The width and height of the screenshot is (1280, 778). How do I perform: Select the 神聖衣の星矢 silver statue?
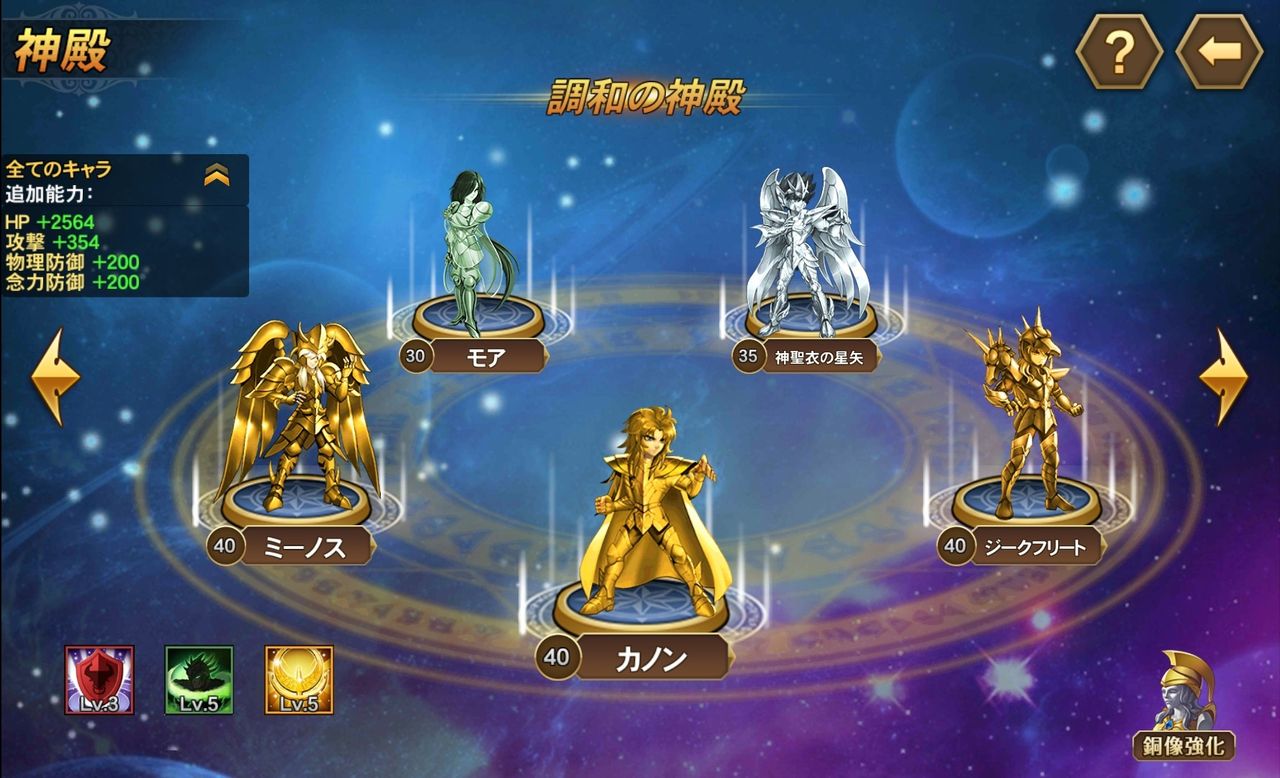[x=800, y=235]
